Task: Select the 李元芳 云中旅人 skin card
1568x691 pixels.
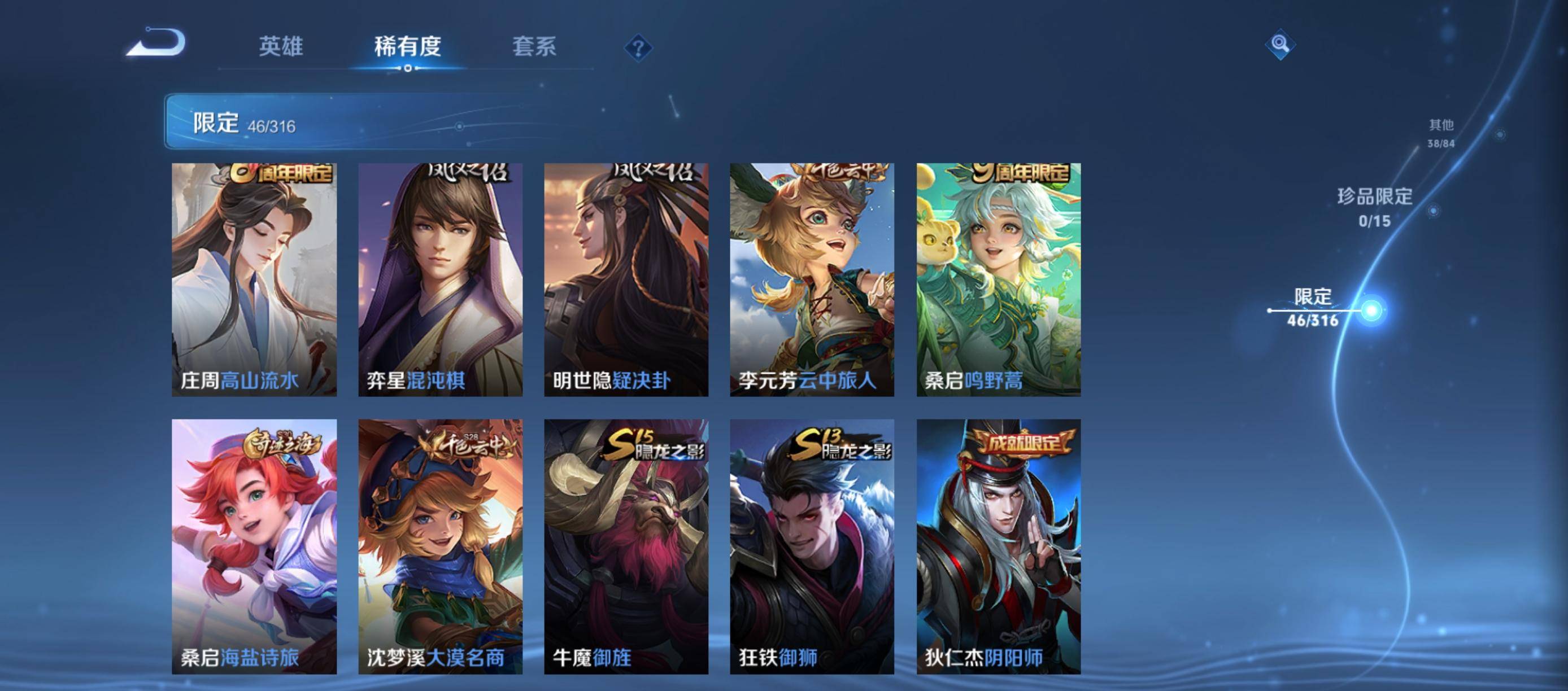Action: [x=812, y=280]
